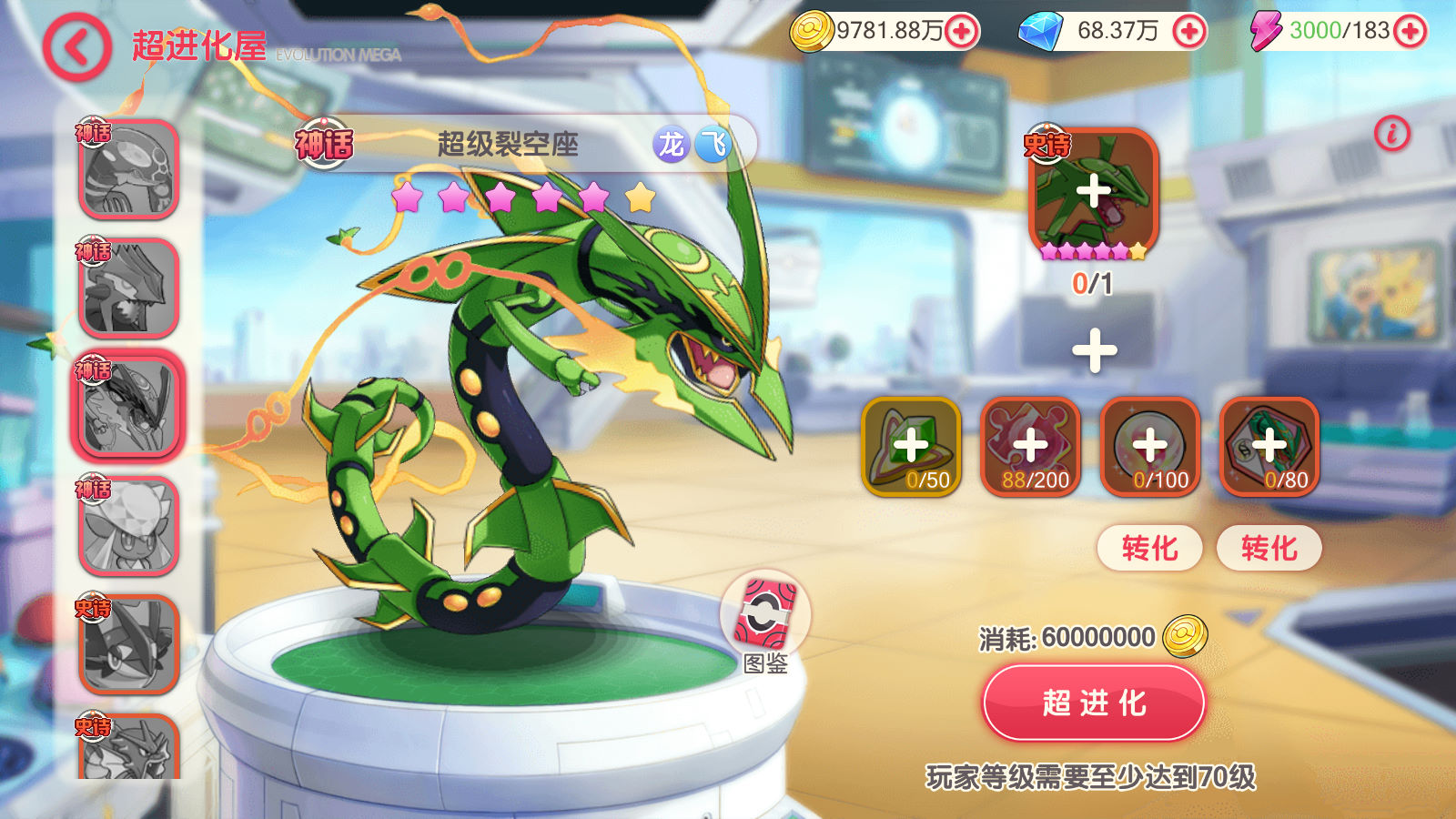This screenshot has width=1456, height=819.
Task: Click 转化 below the orb material
Action: (x=1150, y=548)
